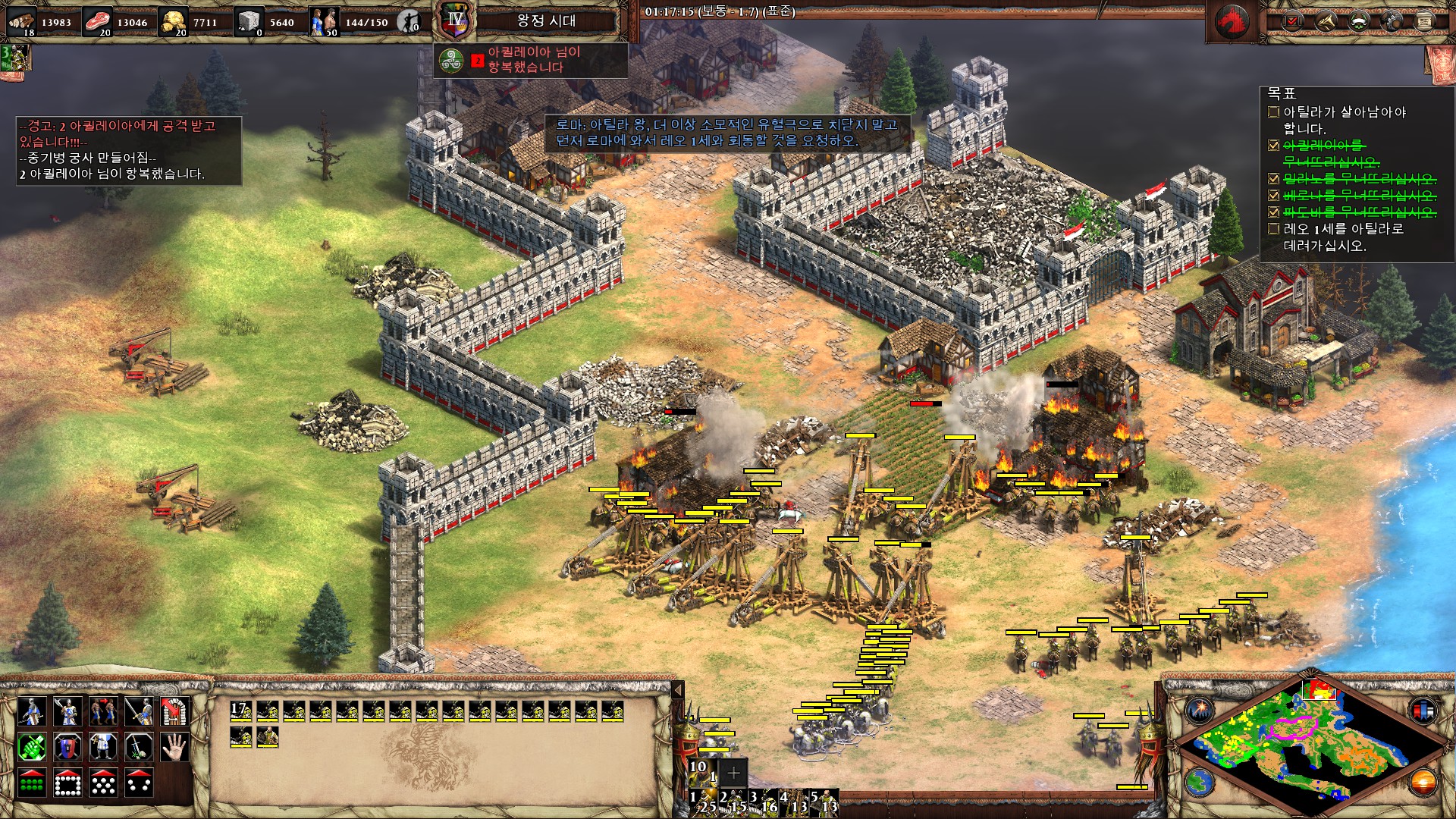The height and width of the screenshot is (819, 1456).
Task: Choose the no attack stance sword-in-ground icon
Action: point(138,748)
